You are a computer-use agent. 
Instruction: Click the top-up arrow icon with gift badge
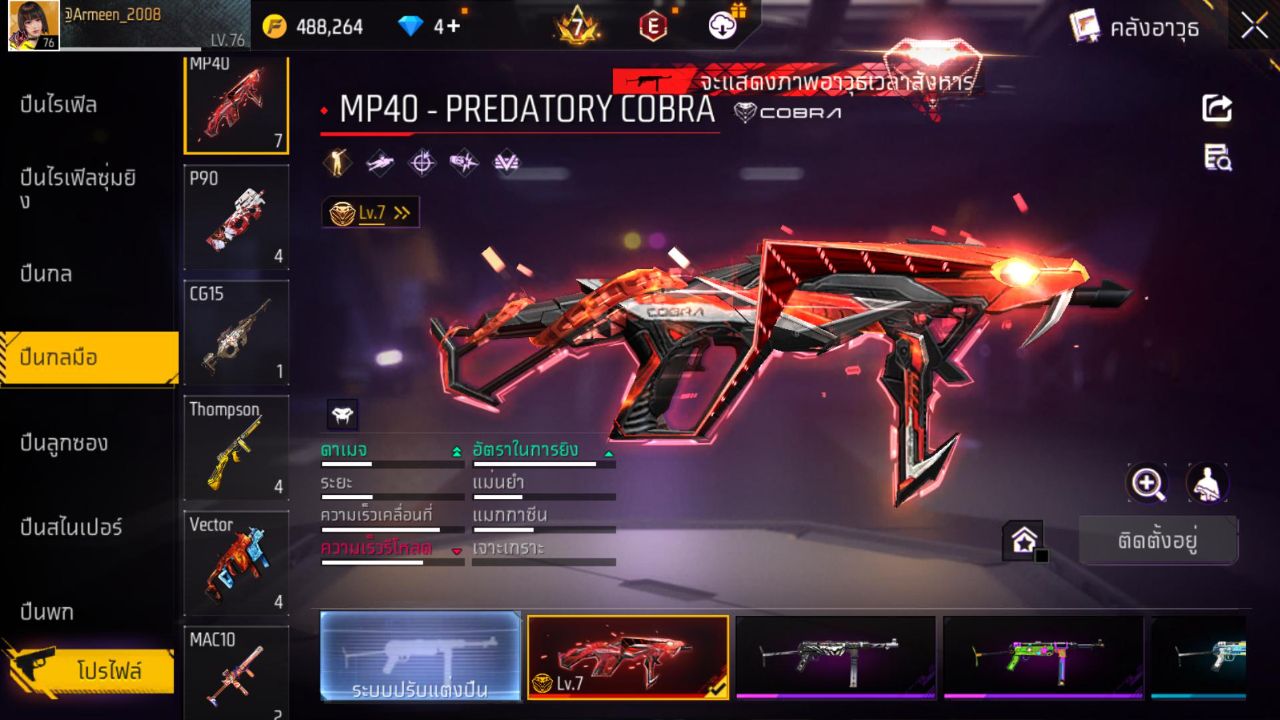tap(722, 24)
